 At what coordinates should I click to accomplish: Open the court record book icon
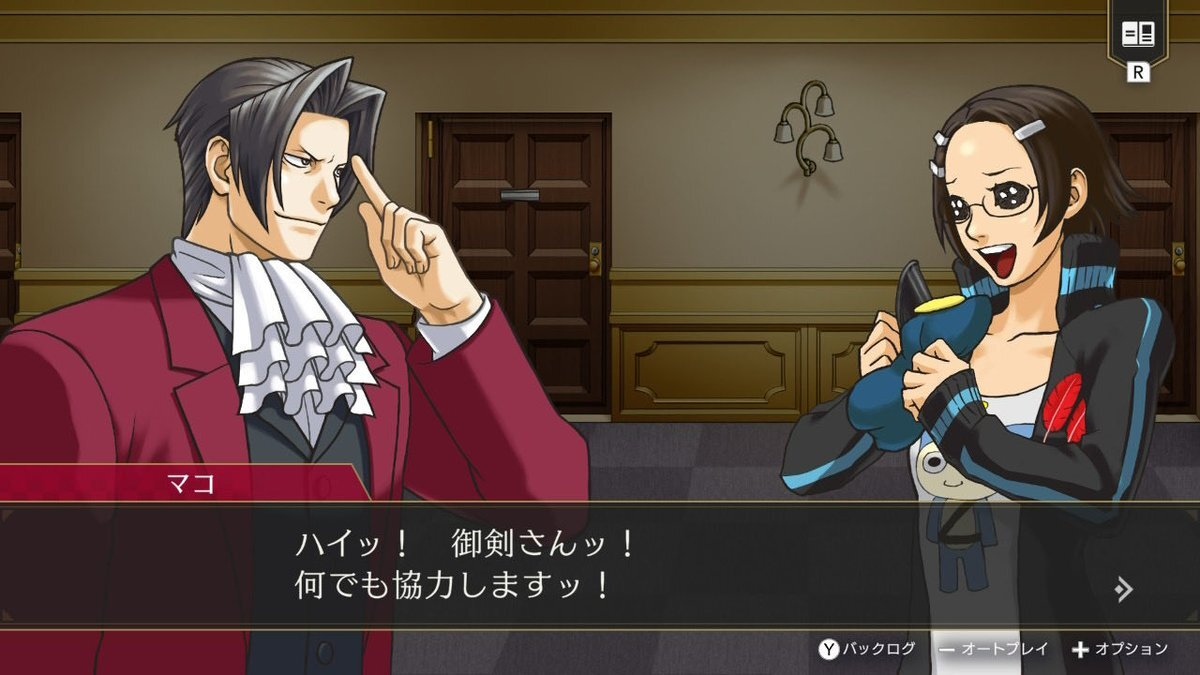point(1138,35)
